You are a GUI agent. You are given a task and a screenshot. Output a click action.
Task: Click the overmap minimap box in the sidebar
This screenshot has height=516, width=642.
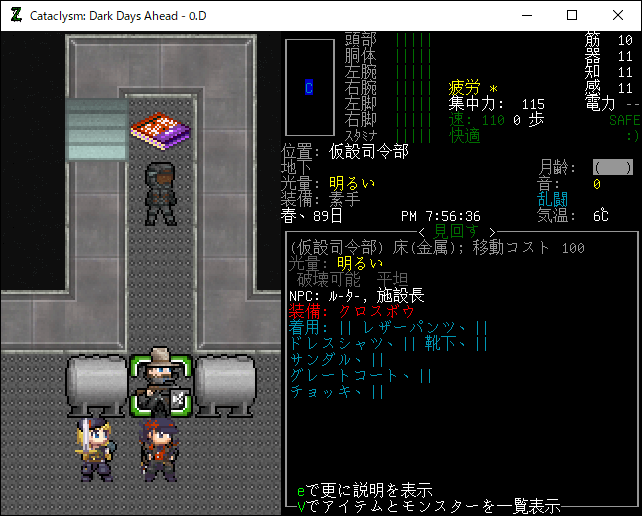(309, 87)
